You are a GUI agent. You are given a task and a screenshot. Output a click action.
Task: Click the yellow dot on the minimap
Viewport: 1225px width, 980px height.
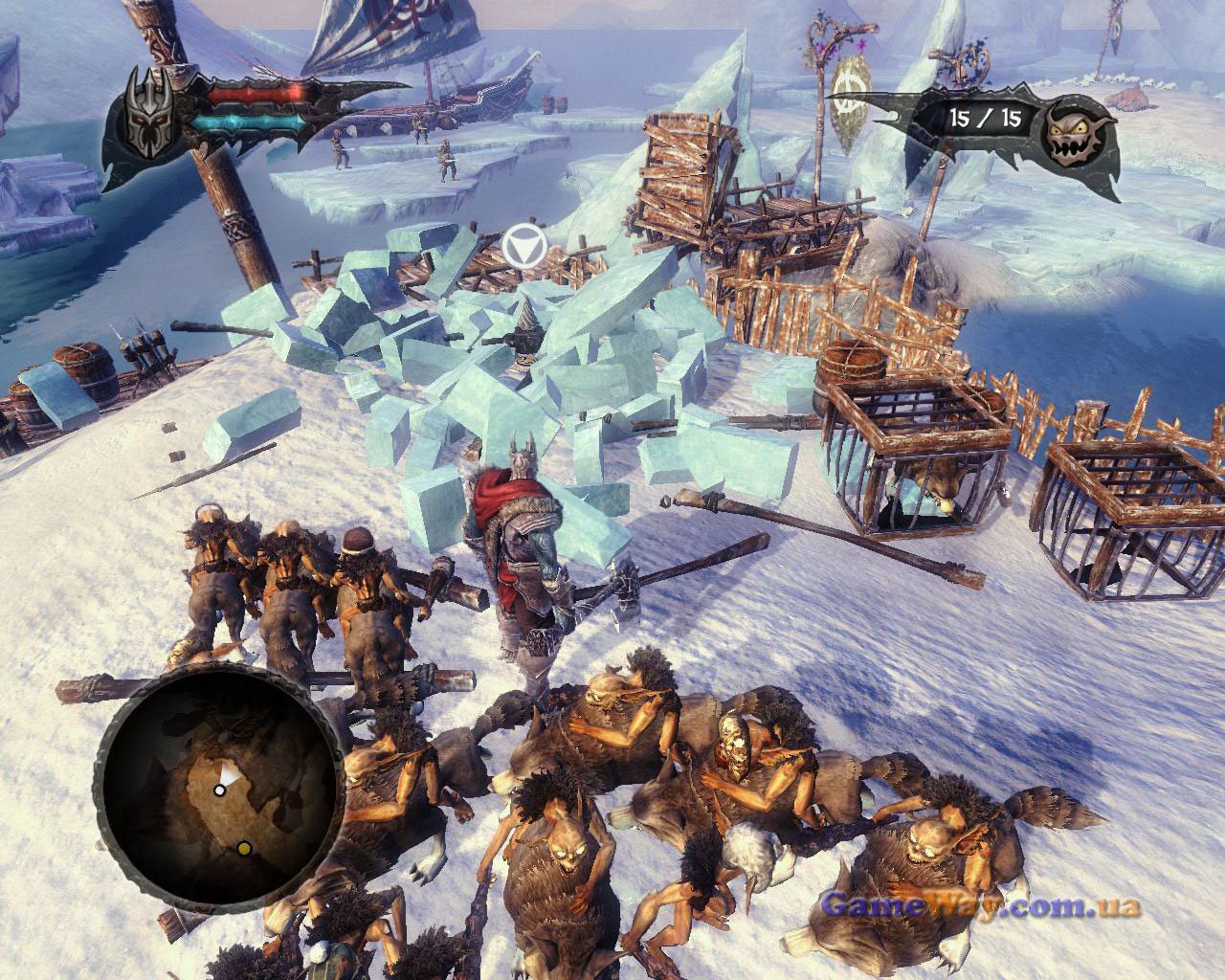[244, 847]
